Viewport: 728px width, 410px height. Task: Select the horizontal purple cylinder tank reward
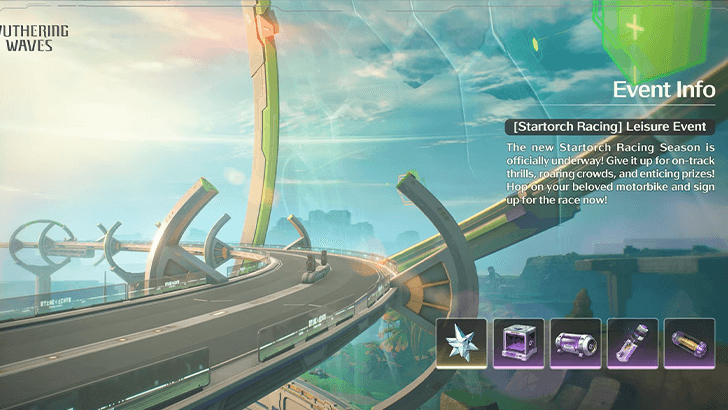577,345
